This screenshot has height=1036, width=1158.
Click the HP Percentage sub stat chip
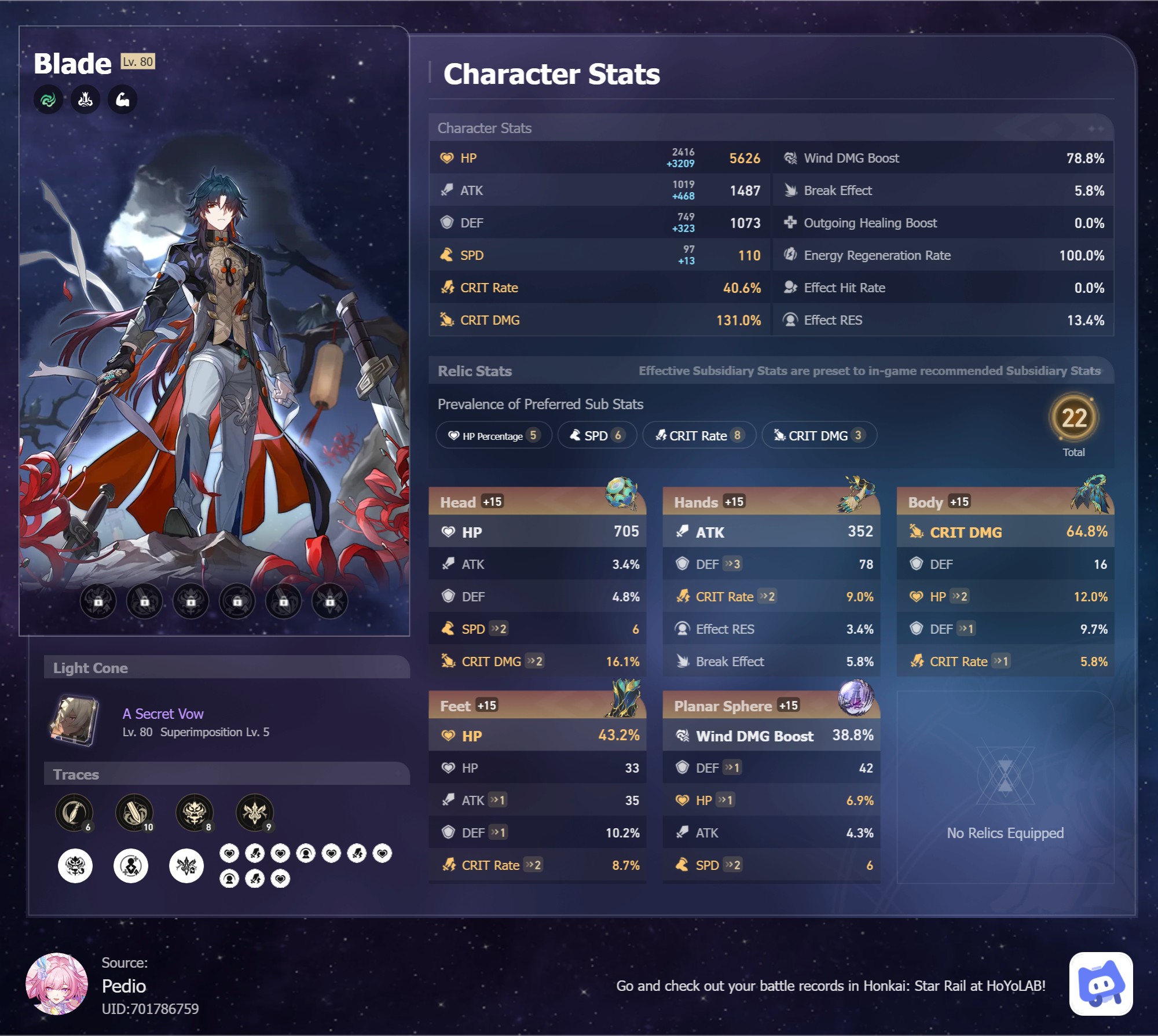[x=494, y=435]
